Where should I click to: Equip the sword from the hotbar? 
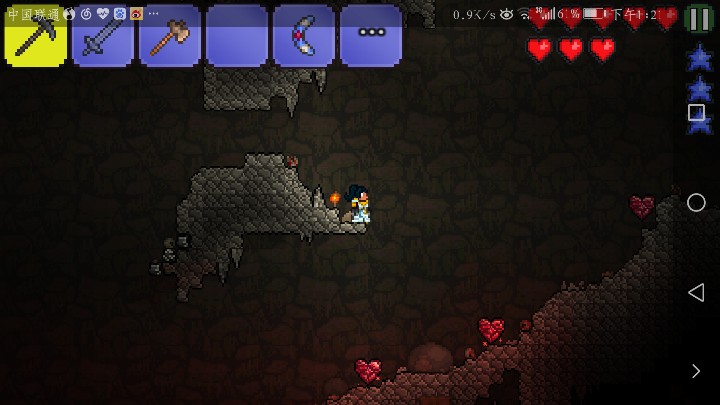coord(103,36)
